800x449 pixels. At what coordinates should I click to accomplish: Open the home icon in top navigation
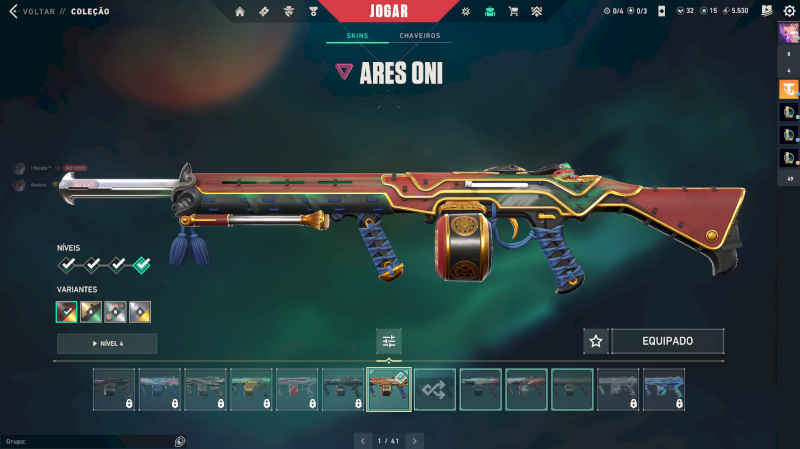coord(240,12)
